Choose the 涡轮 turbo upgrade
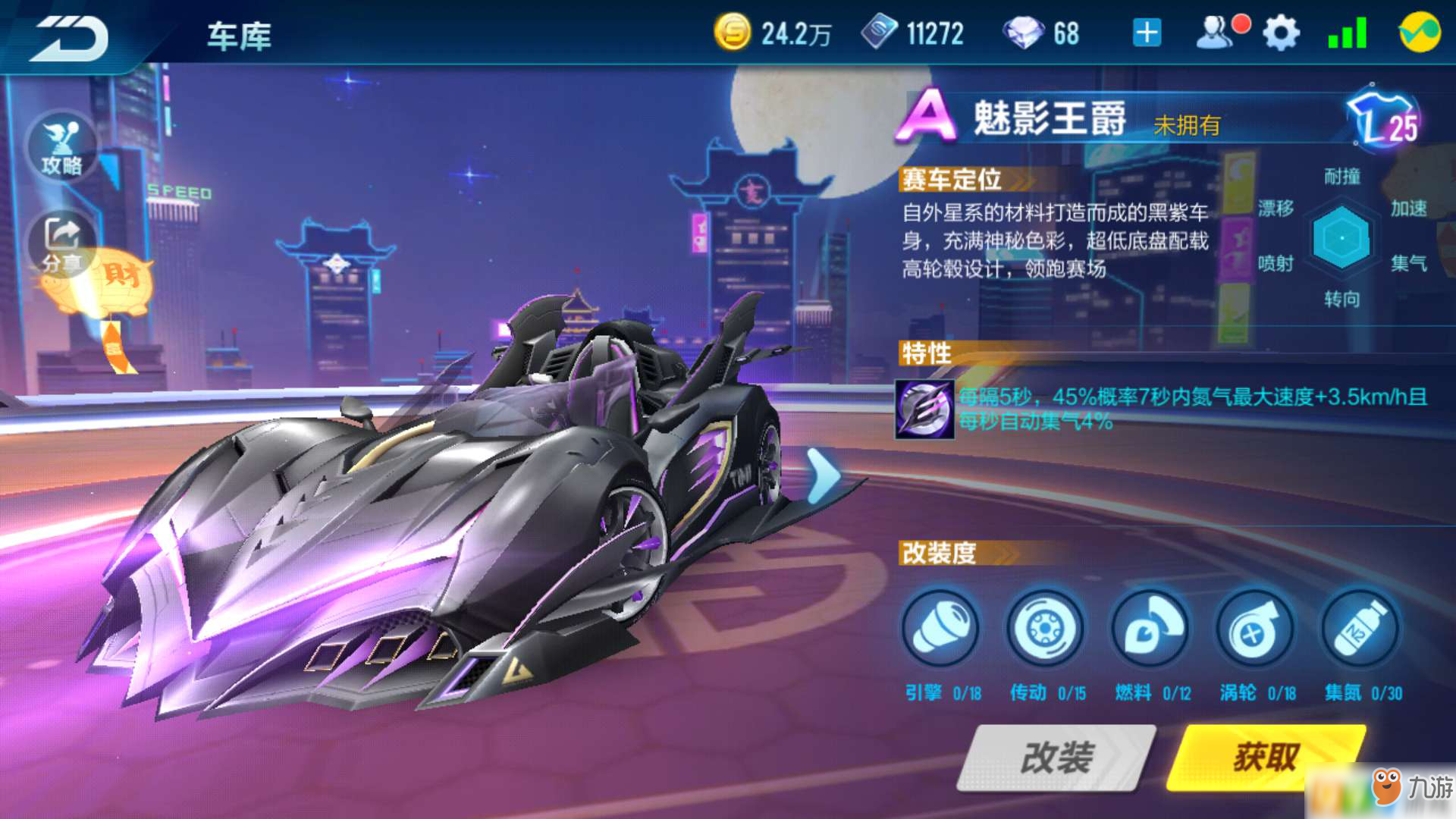 click(x=1255, y=629)
